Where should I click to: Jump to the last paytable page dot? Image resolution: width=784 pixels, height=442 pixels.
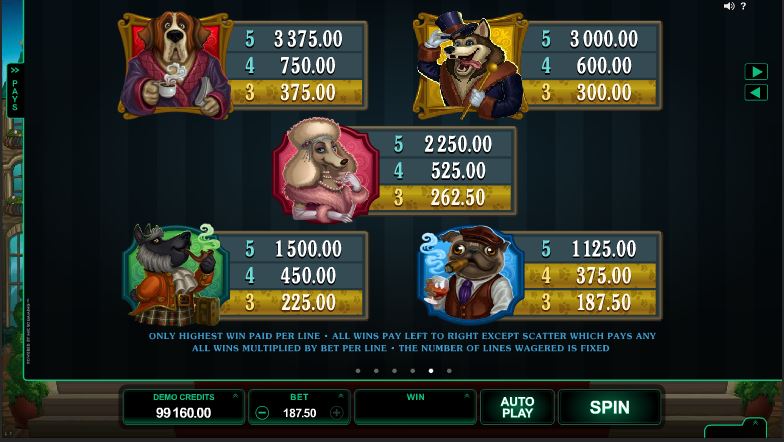pos(449,371)
